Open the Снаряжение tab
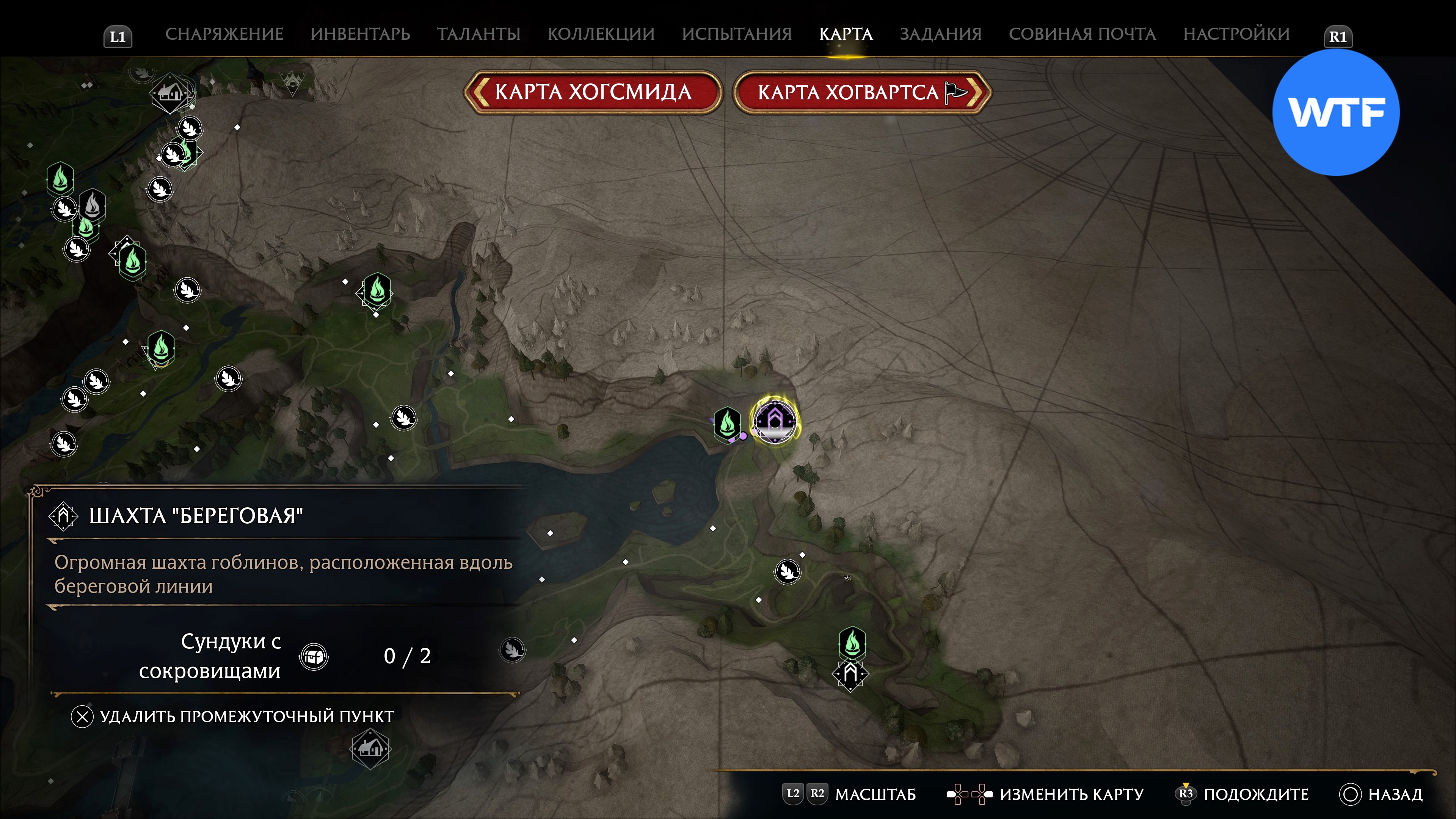1456x819 pixels. 224,34
